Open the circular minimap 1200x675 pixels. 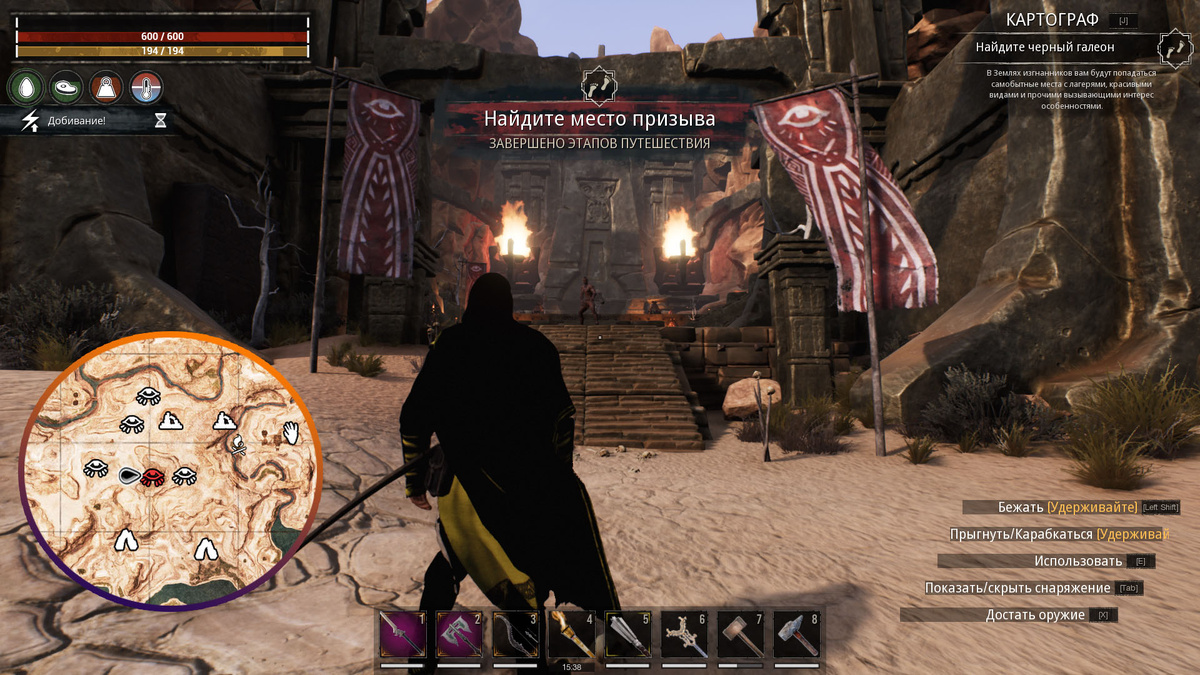170,470
